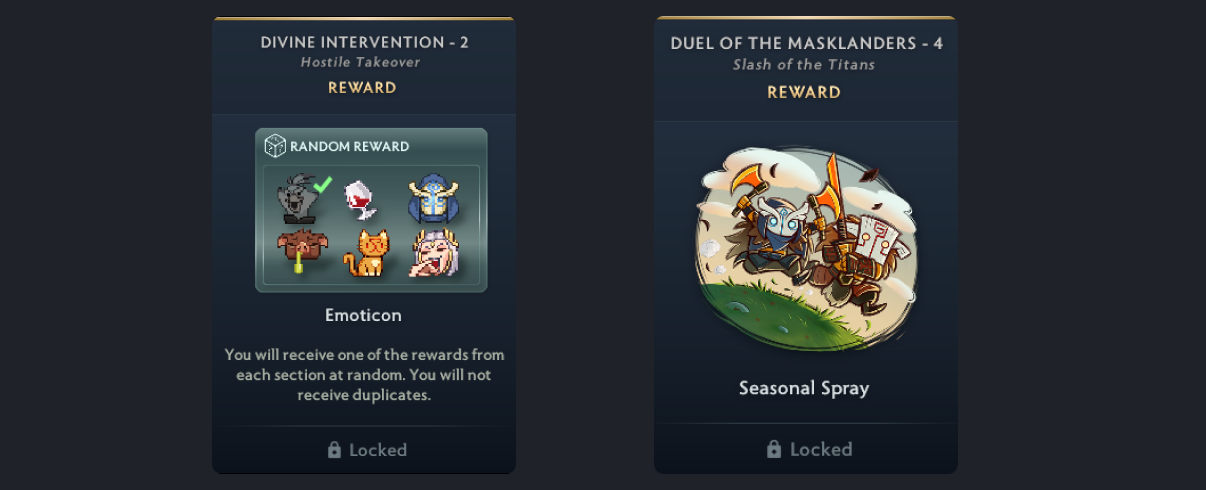The height and width of the screenshot is (490, 1206).
Task: Pick the laughing white-haired girl emoticon
Action: pyautogui.click(x=433, y=253)
